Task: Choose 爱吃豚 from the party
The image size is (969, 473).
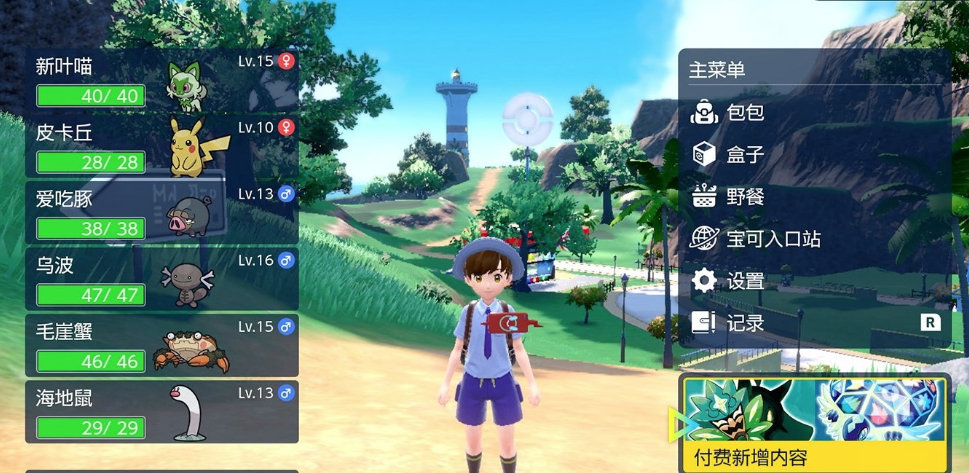Action: (x=162, y=212)
